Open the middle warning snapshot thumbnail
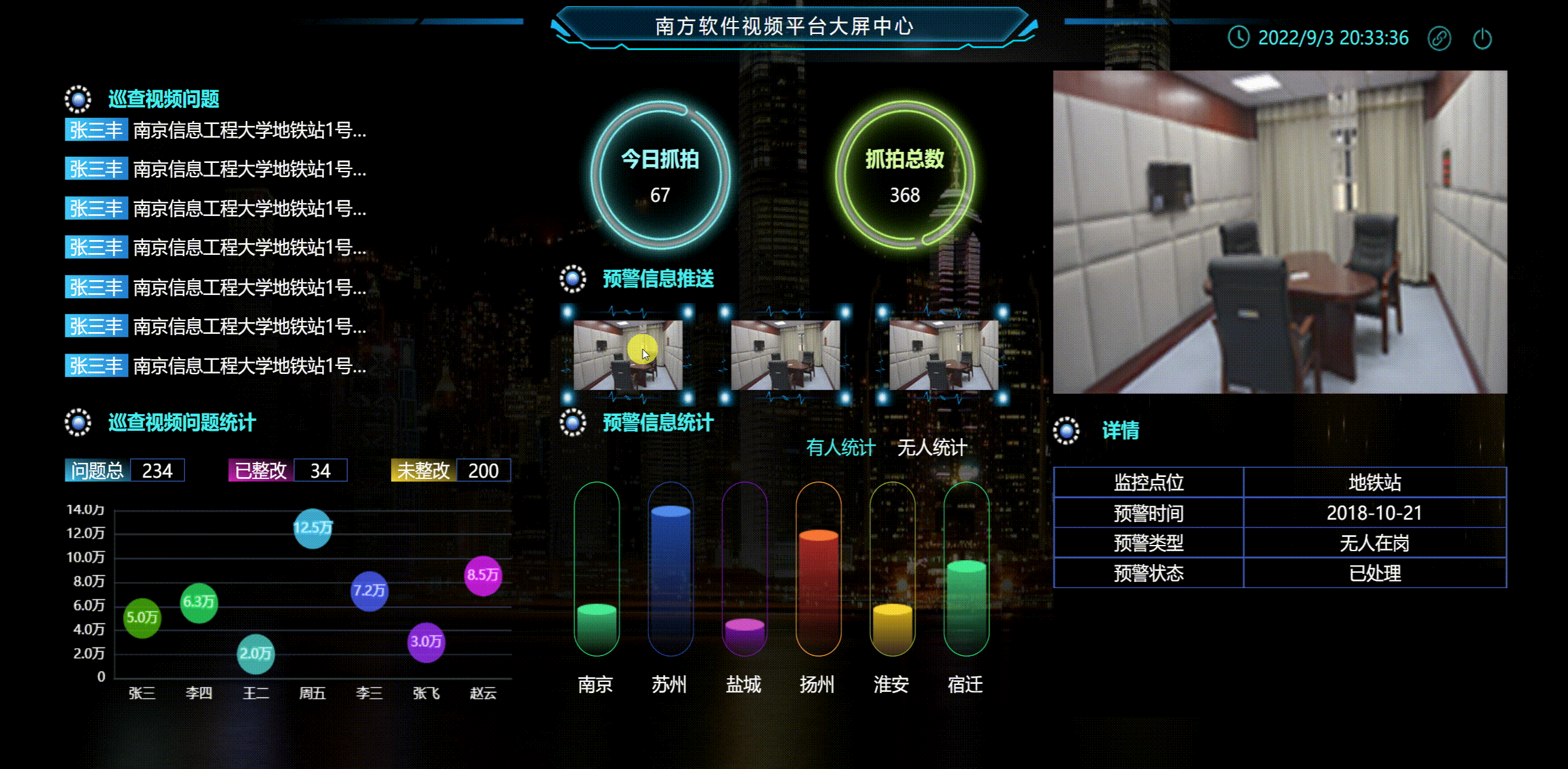This screenshot has width=1568, height=769. pyautogui.click(x=787, y=354)
